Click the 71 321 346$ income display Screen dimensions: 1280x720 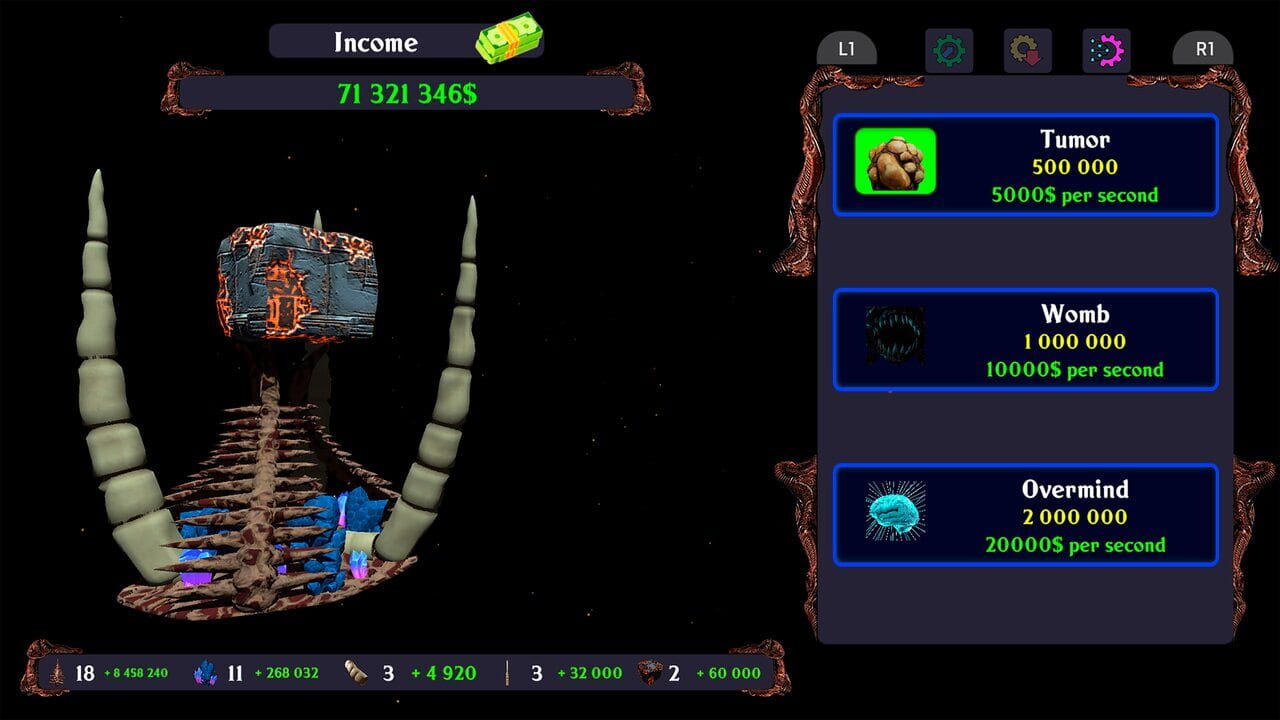click(408, 93)
